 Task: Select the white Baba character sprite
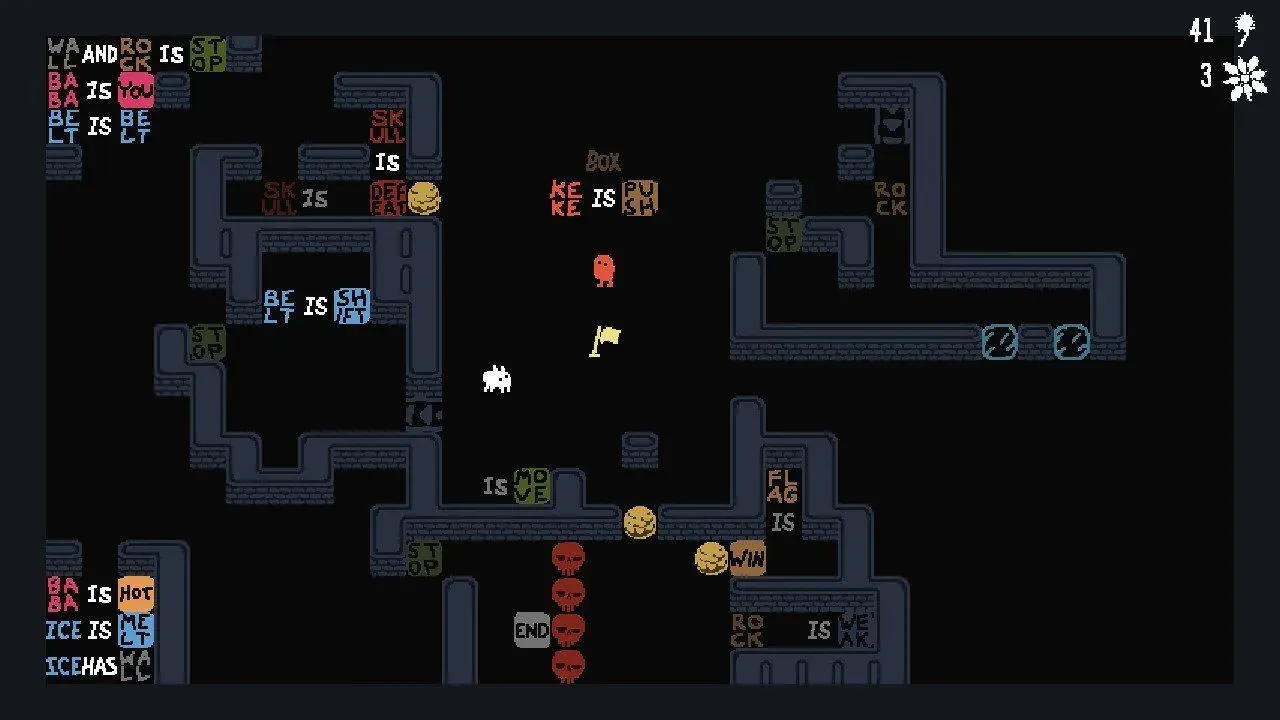(x=497, y=379)
